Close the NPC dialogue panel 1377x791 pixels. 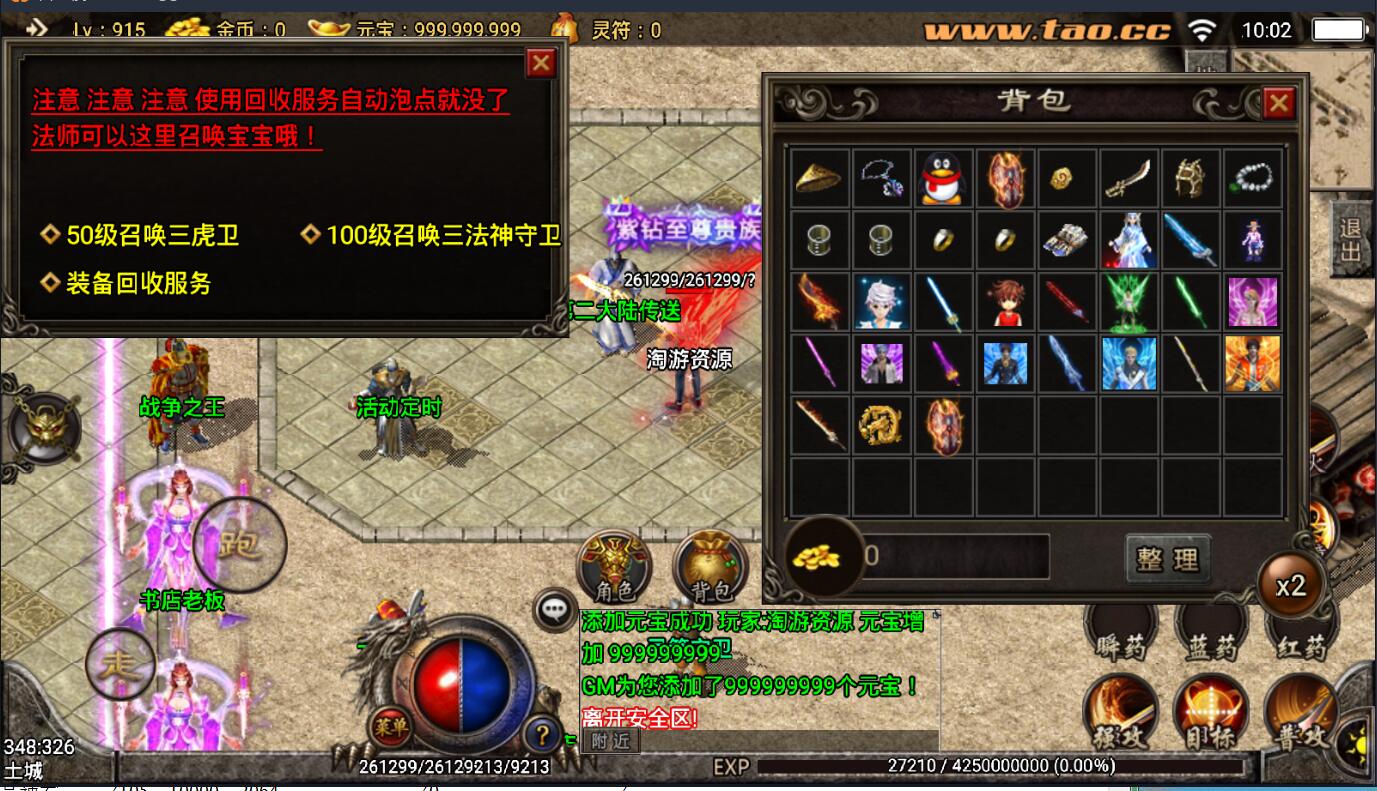pos(541,64)
